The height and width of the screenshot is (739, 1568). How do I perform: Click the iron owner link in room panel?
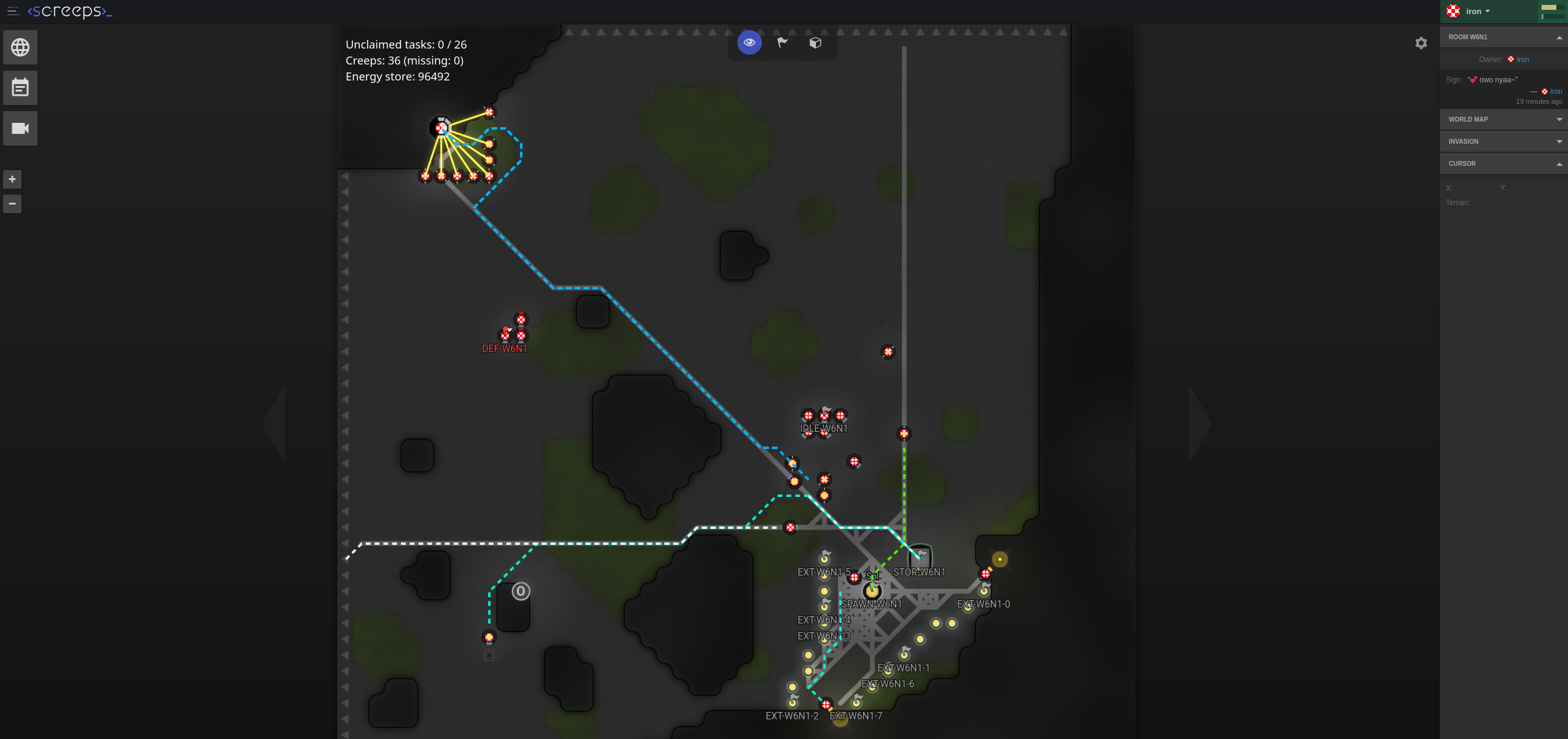(1523, 59)
